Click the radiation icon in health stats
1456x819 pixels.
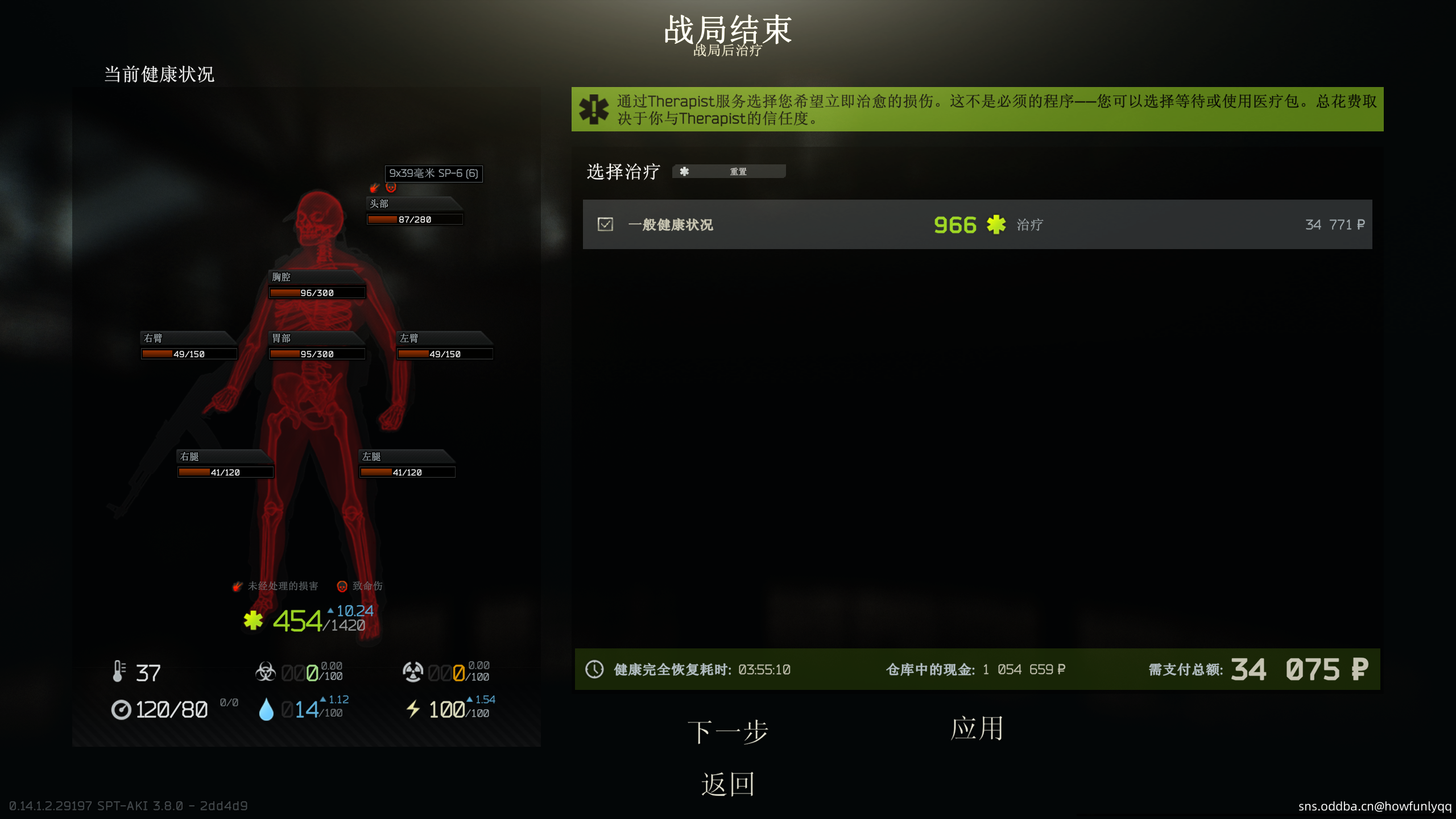(413, 672)
